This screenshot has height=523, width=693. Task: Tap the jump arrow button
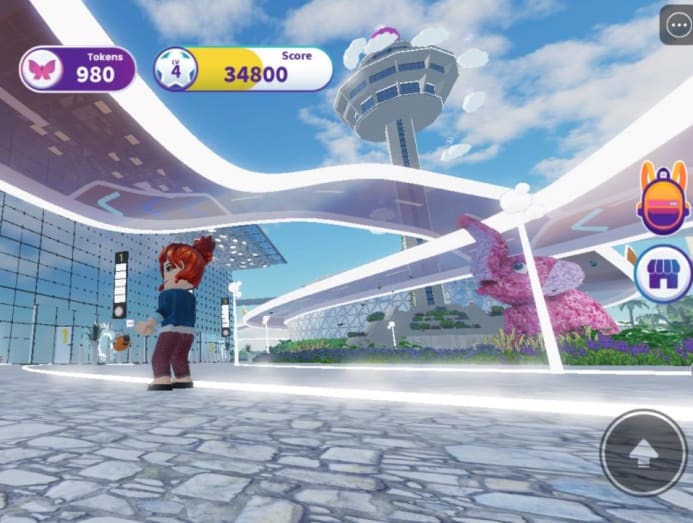pyautogui.click(x=643, y=453)
